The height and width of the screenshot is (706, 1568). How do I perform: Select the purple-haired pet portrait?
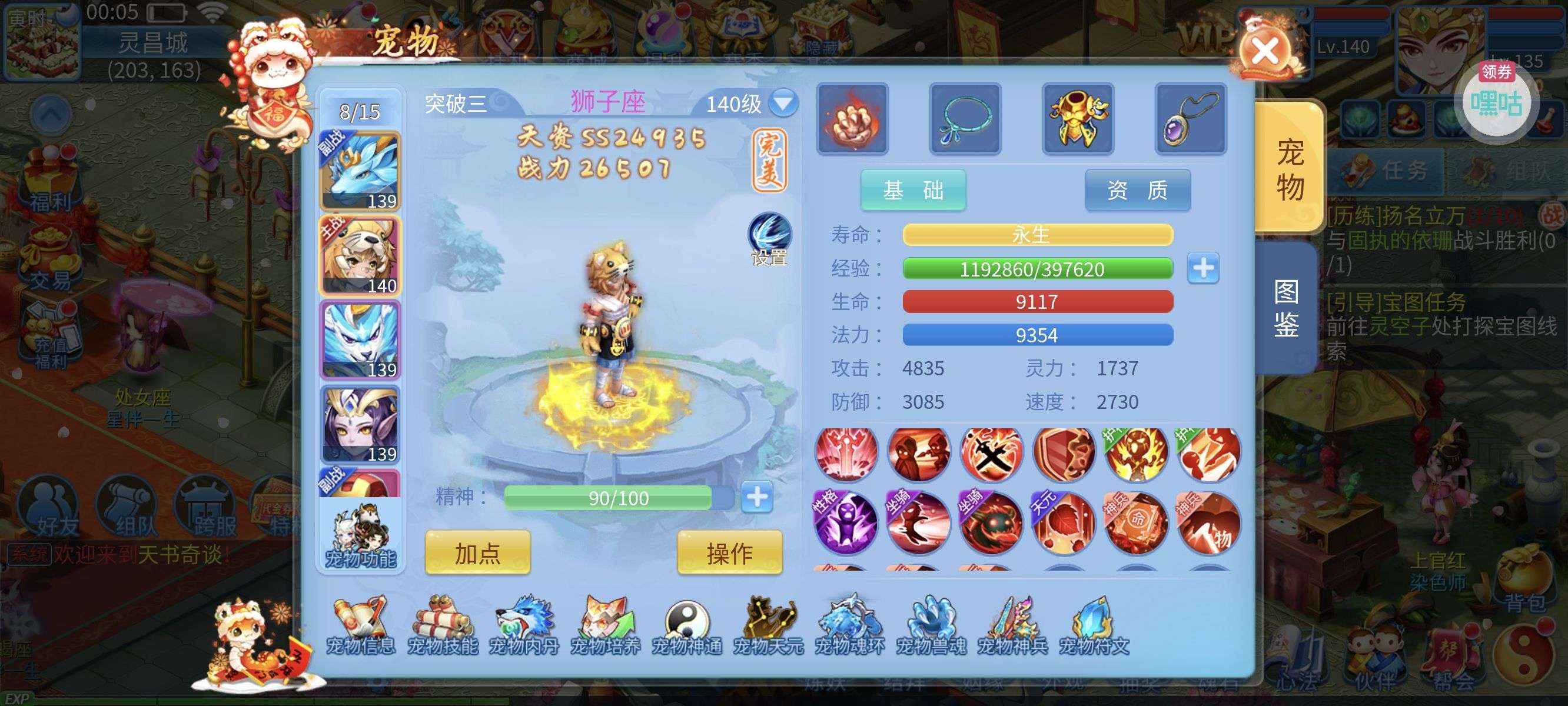[360, 425]
